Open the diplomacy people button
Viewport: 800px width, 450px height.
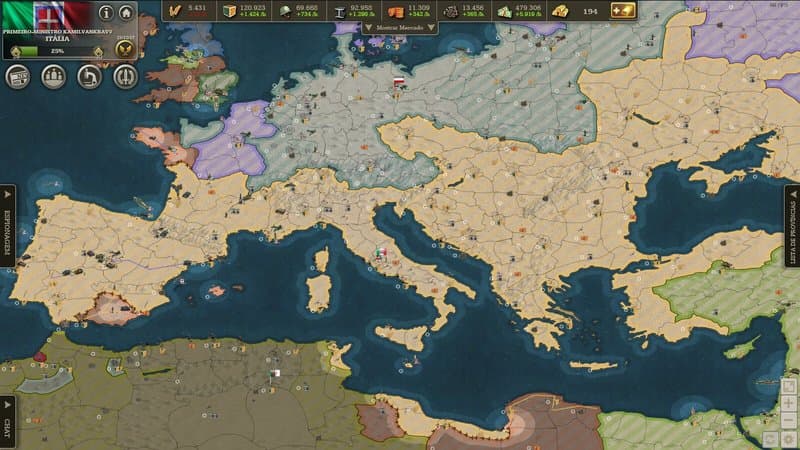coord(54,76)
